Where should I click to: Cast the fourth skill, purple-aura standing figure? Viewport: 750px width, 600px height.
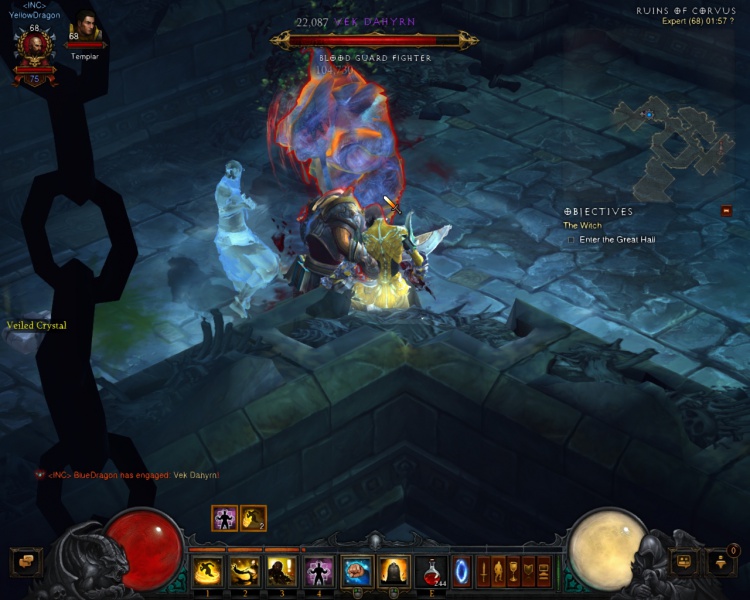click(x=318, y=571)
